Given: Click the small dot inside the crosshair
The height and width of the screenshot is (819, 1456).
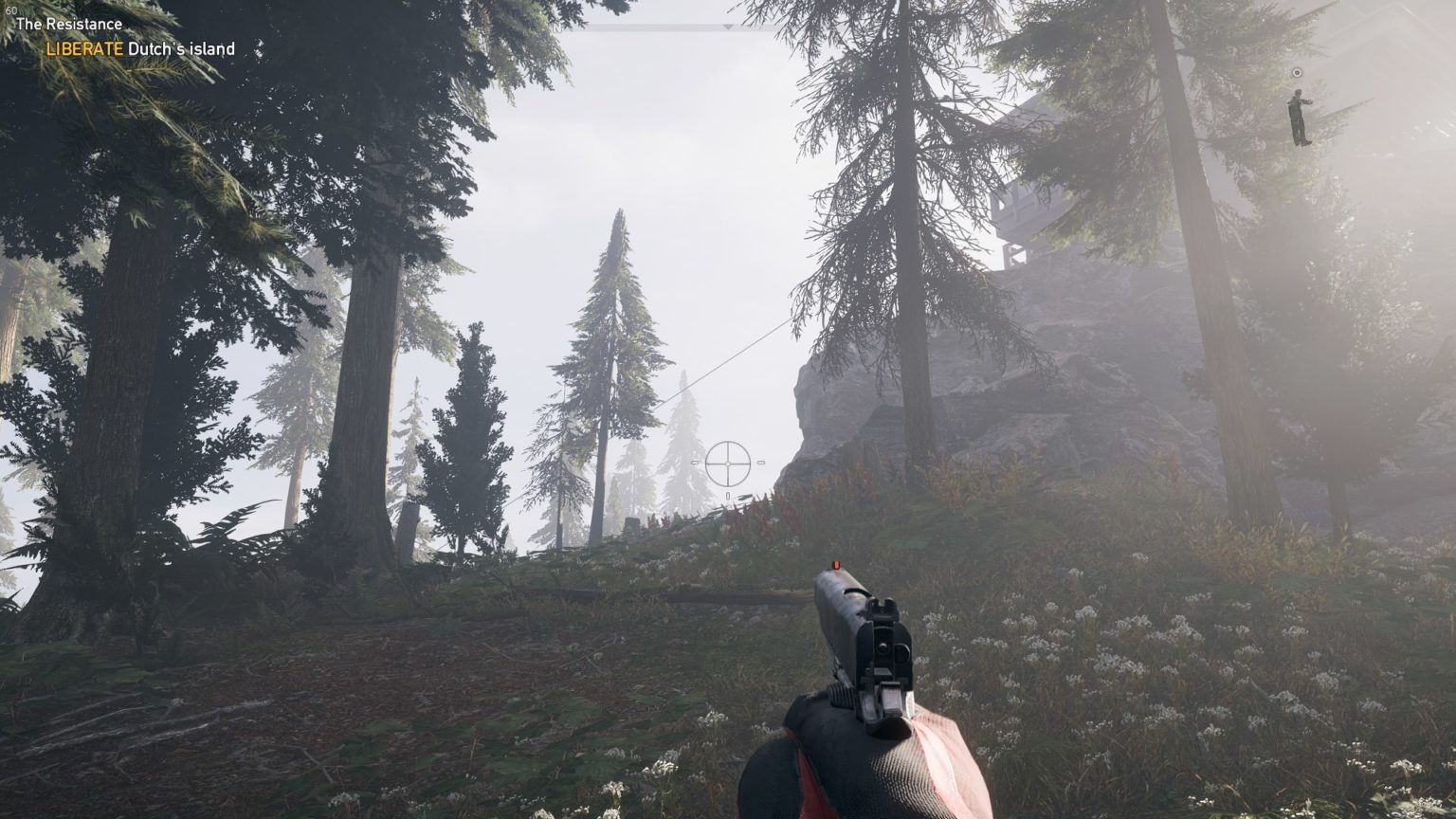Looking at the screenshot, I should point(728,464).
